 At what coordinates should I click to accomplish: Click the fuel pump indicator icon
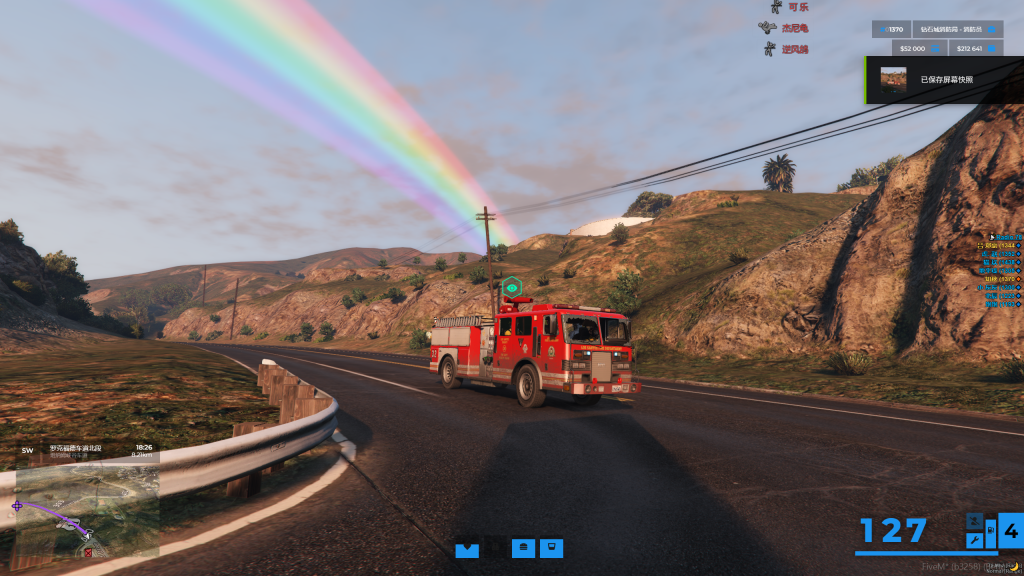click(990, 530)
